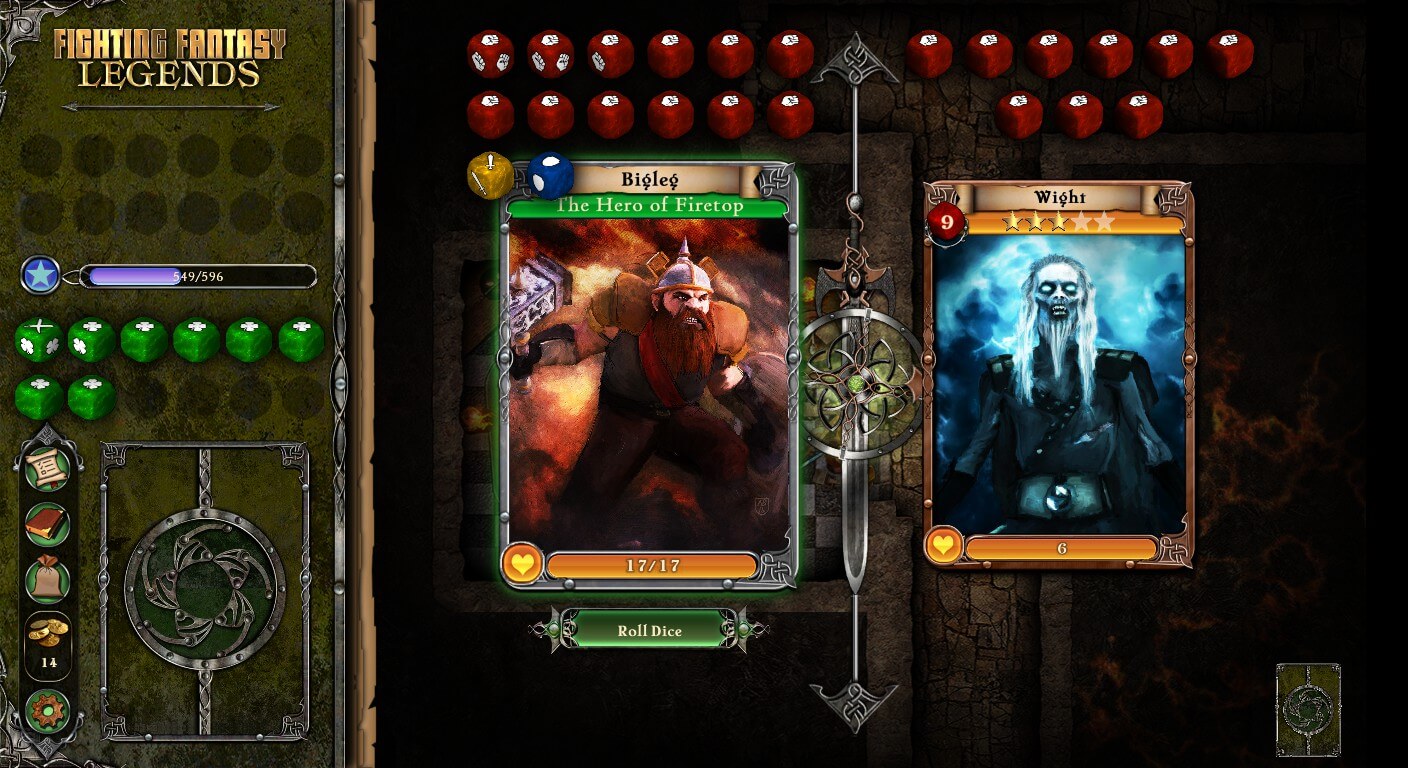
Task: Click the small card deck in the corner
Action: (1307, 709)
